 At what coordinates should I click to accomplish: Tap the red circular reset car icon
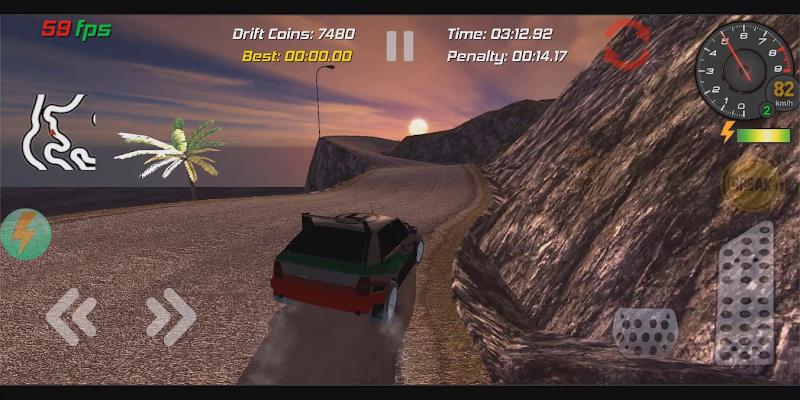627,43
